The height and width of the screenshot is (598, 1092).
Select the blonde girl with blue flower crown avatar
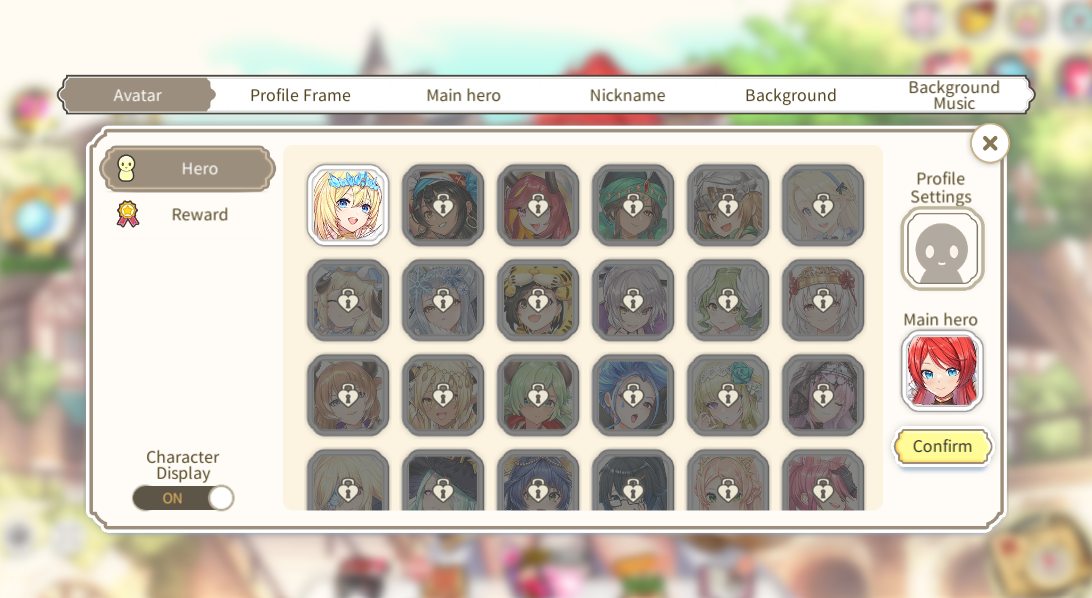348,205
